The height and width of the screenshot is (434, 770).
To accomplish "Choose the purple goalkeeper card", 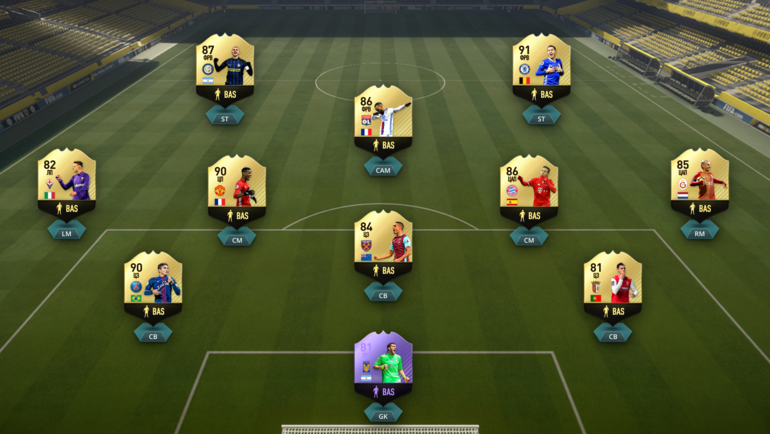I will 383,365.
